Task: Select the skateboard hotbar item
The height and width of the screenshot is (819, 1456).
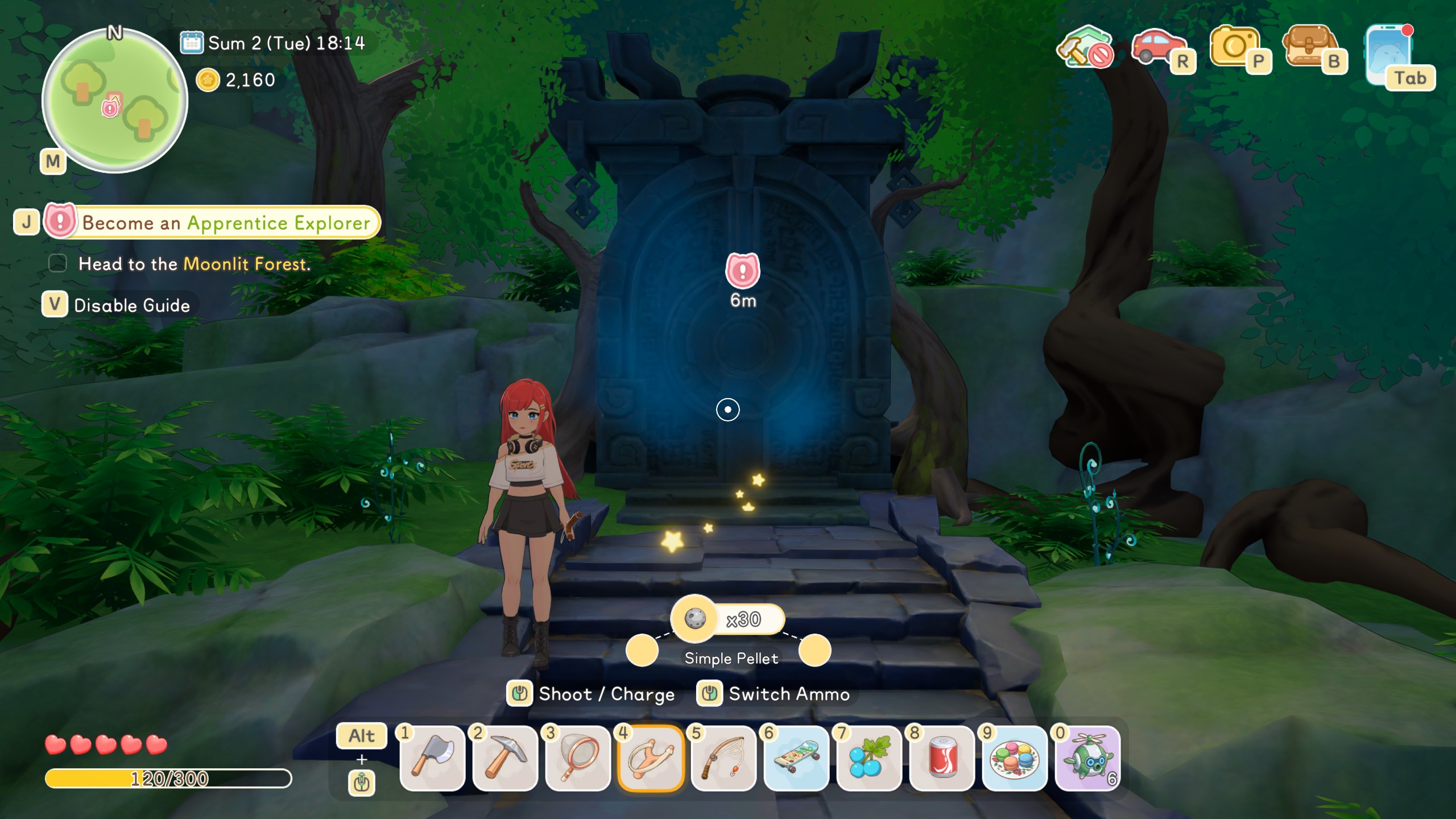Action: click(x=796, y=758)
